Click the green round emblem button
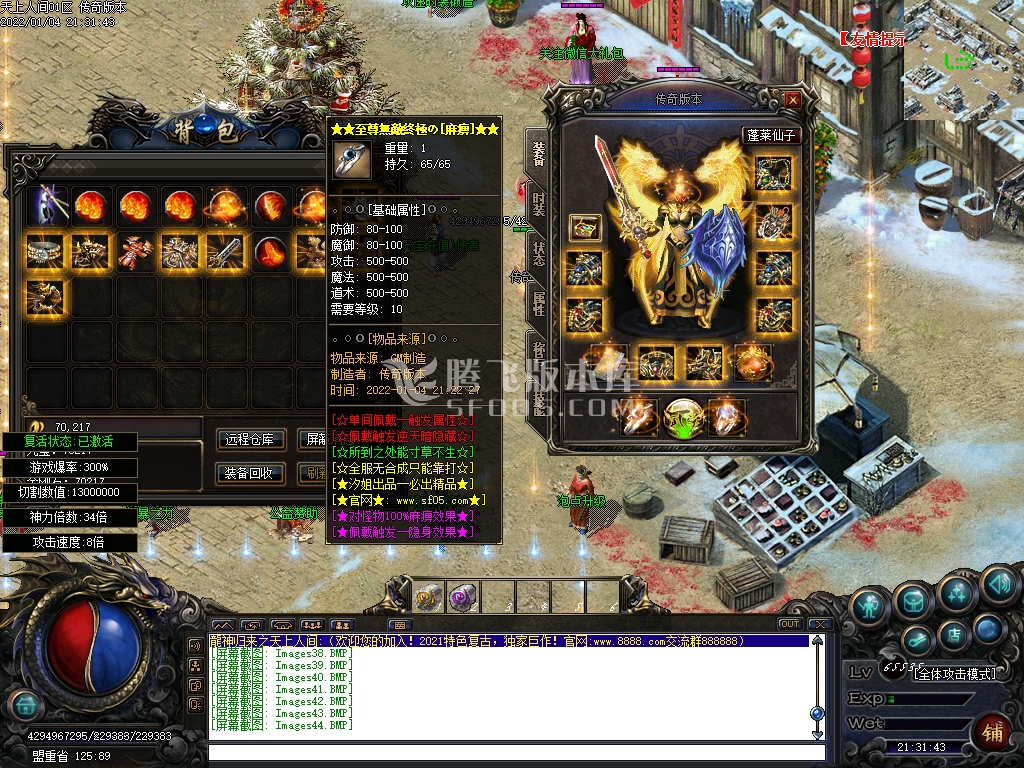The width and height of the screenshot is (1024, 768). tap(680, 417)
